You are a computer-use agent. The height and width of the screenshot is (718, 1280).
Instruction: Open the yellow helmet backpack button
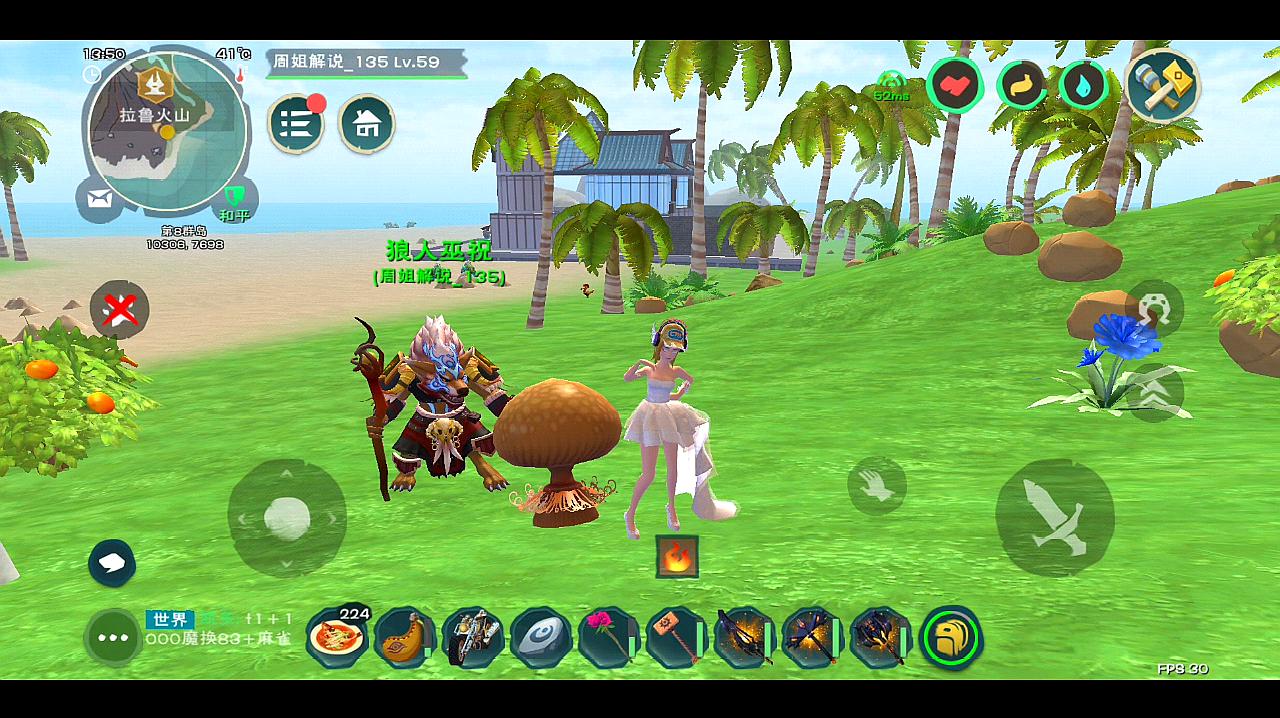(950, 637)
